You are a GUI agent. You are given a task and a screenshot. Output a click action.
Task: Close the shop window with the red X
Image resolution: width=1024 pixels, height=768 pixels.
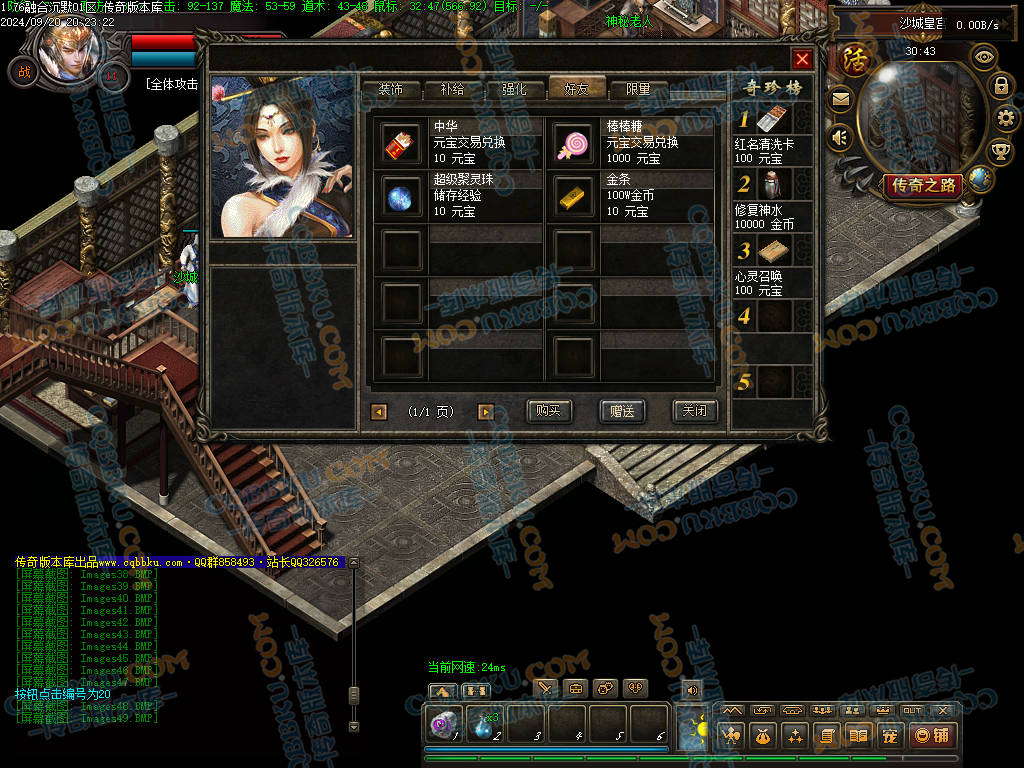pyautogui.click(x=802, y=59)
